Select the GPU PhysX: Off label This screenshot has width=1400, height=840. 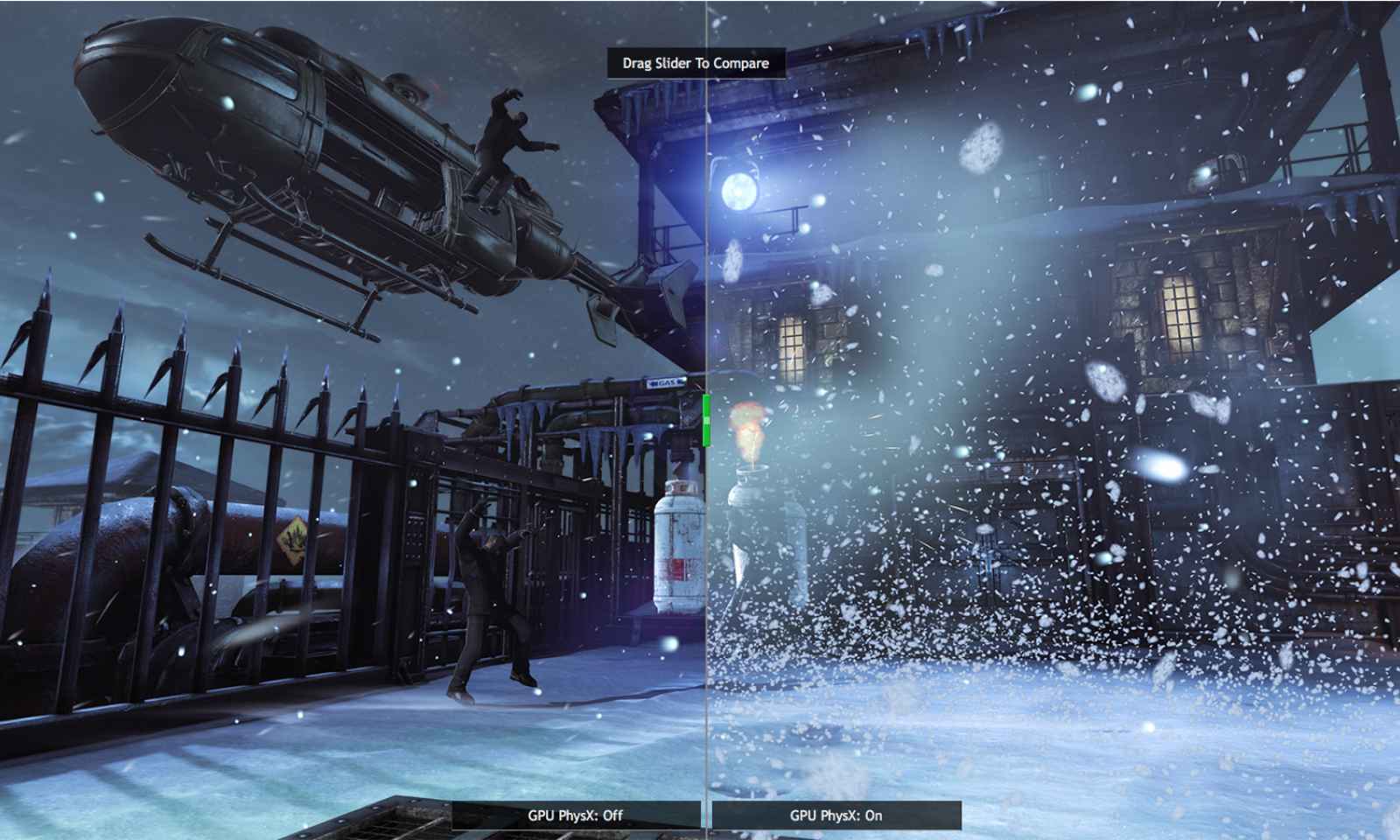tap(576, 815)
